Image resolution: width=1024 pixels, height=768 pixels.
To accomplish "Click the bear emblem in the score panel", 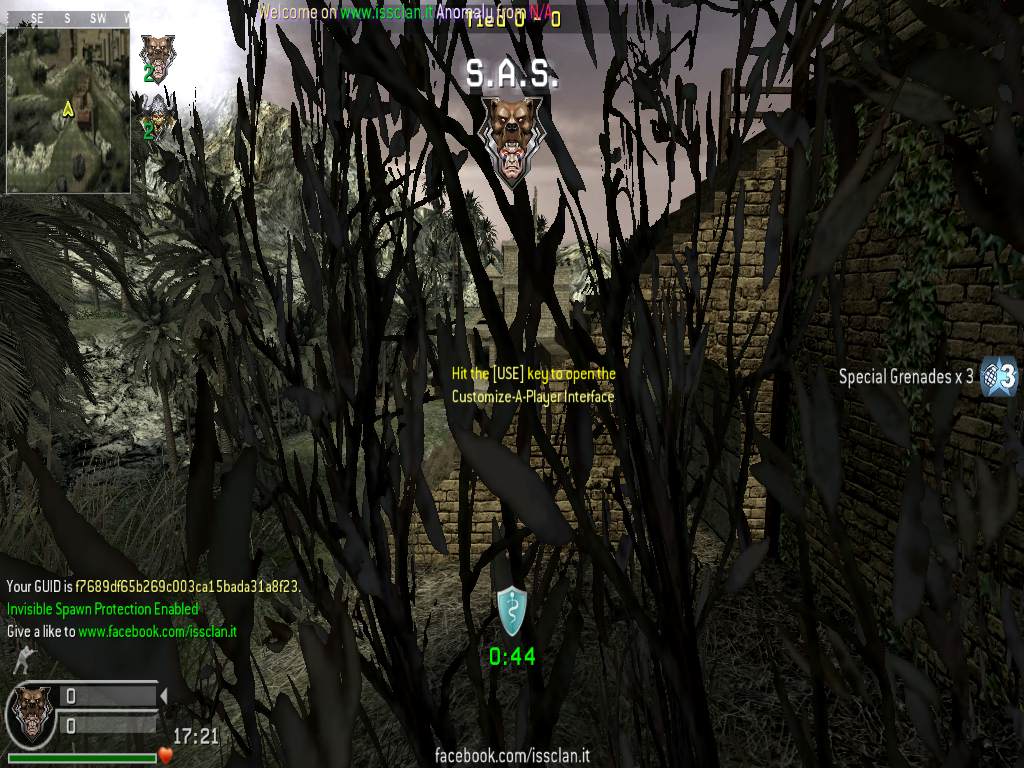I will (31, 711).
